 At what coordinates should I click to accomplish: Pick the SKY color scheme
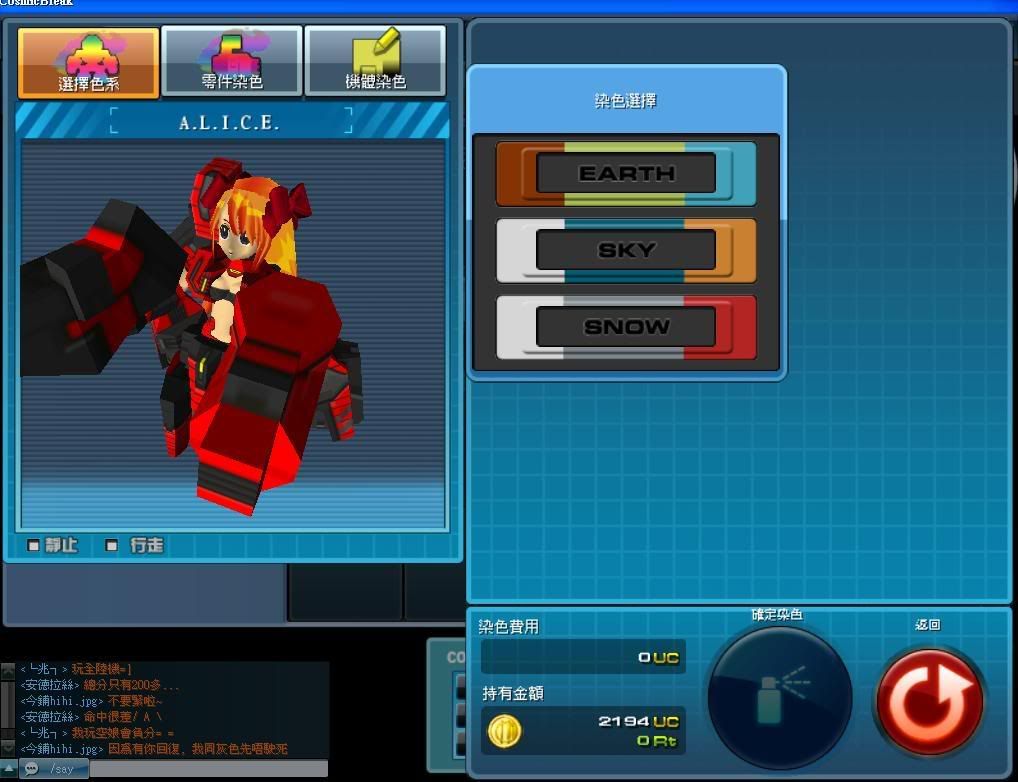[x=626, y=250]
